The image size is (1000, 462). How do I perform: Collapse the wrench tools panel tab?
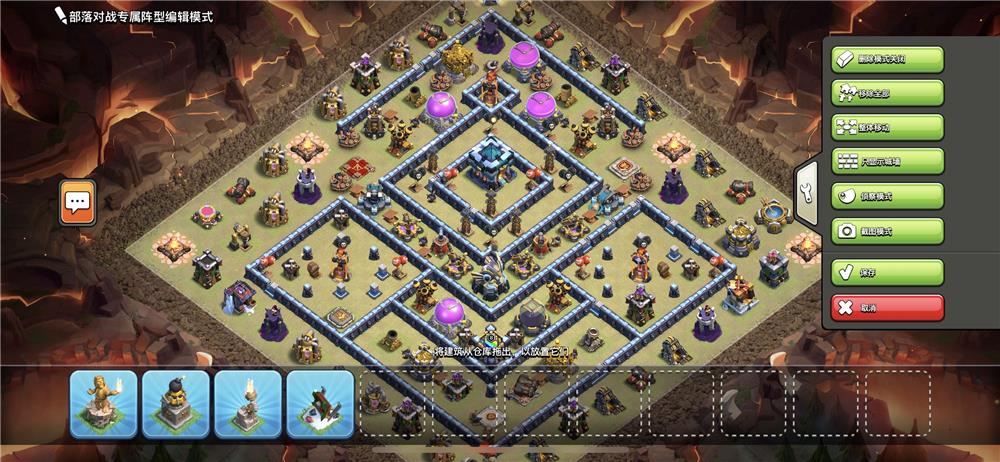click(806, 196)
